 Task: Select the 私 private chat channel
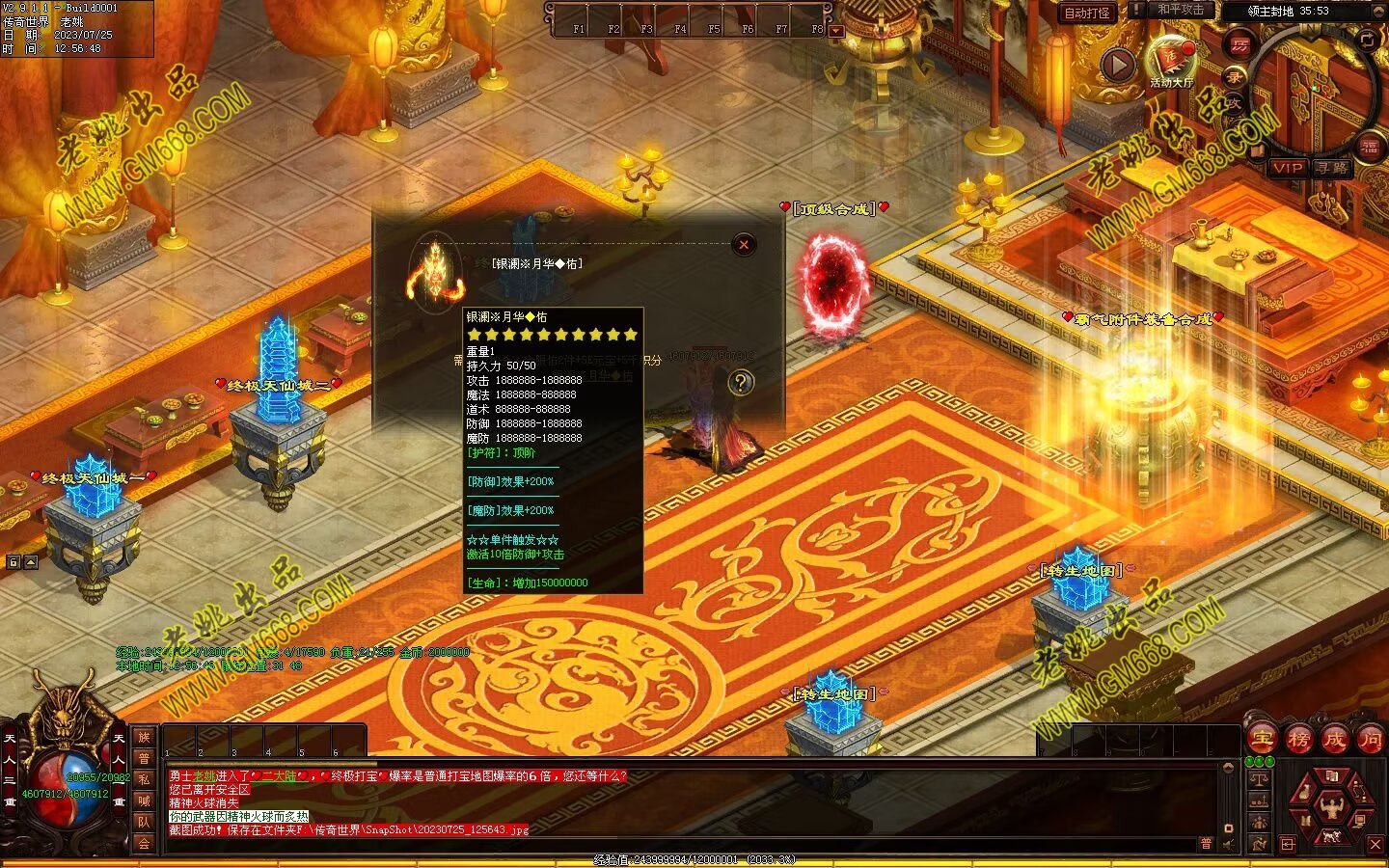point(144,779)
